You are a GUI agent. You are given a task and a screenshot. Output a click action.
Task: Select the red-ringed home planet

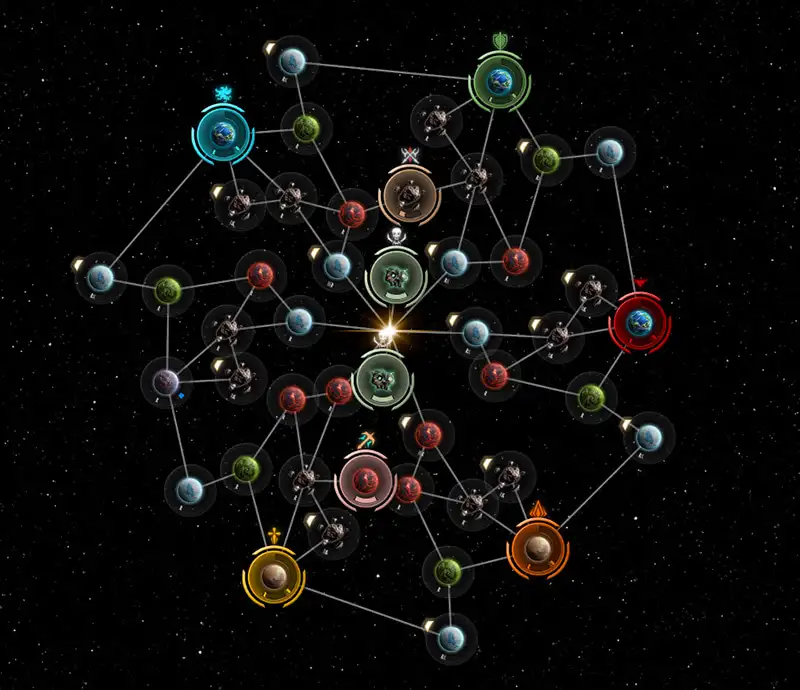pos(640,322)
